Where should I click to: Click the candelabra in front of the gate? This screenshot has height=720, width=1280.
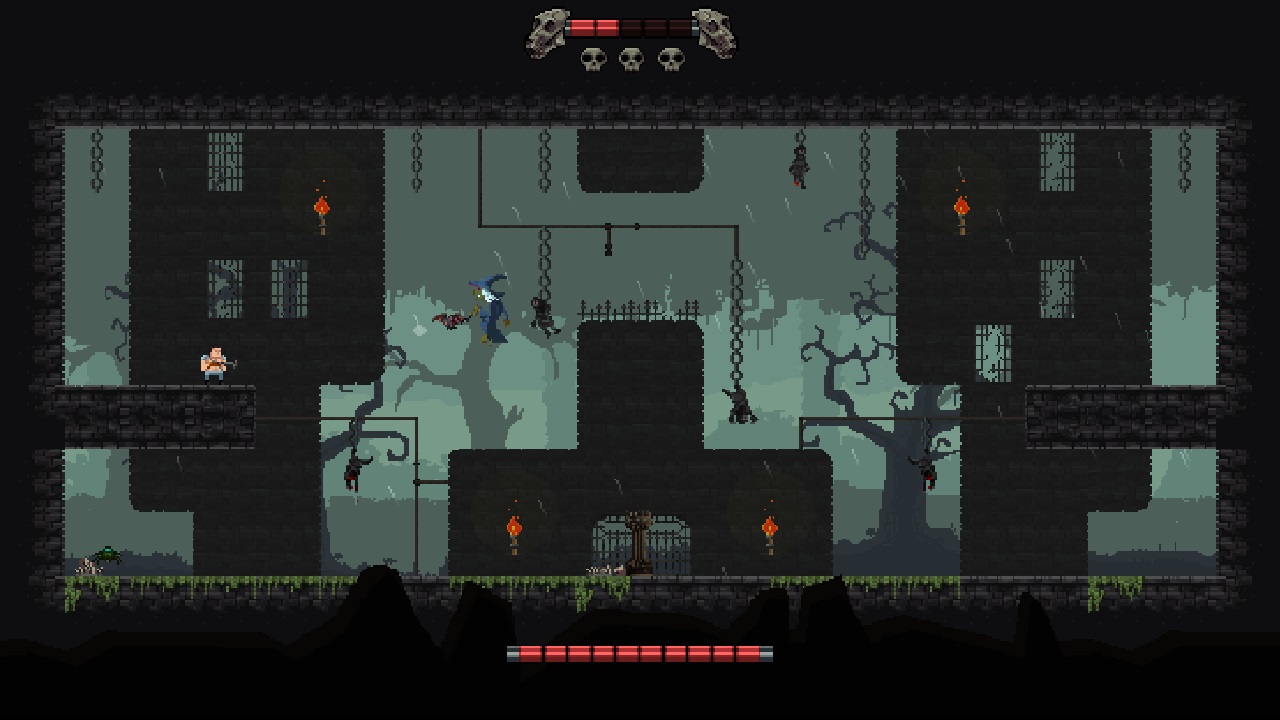click(640, 540)
